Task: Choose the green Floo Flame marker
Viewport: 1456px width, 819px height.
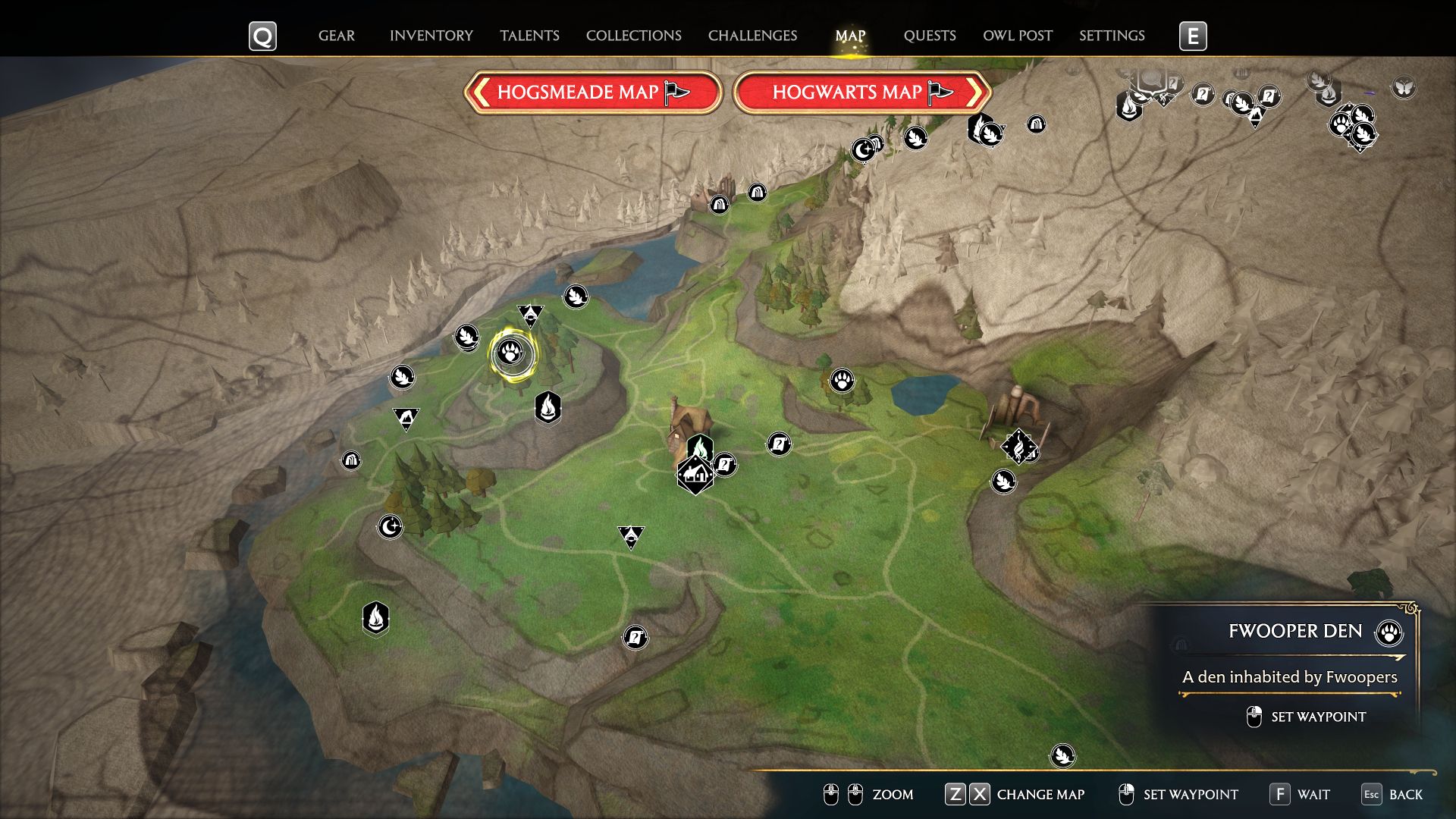Action: point(700,448)
